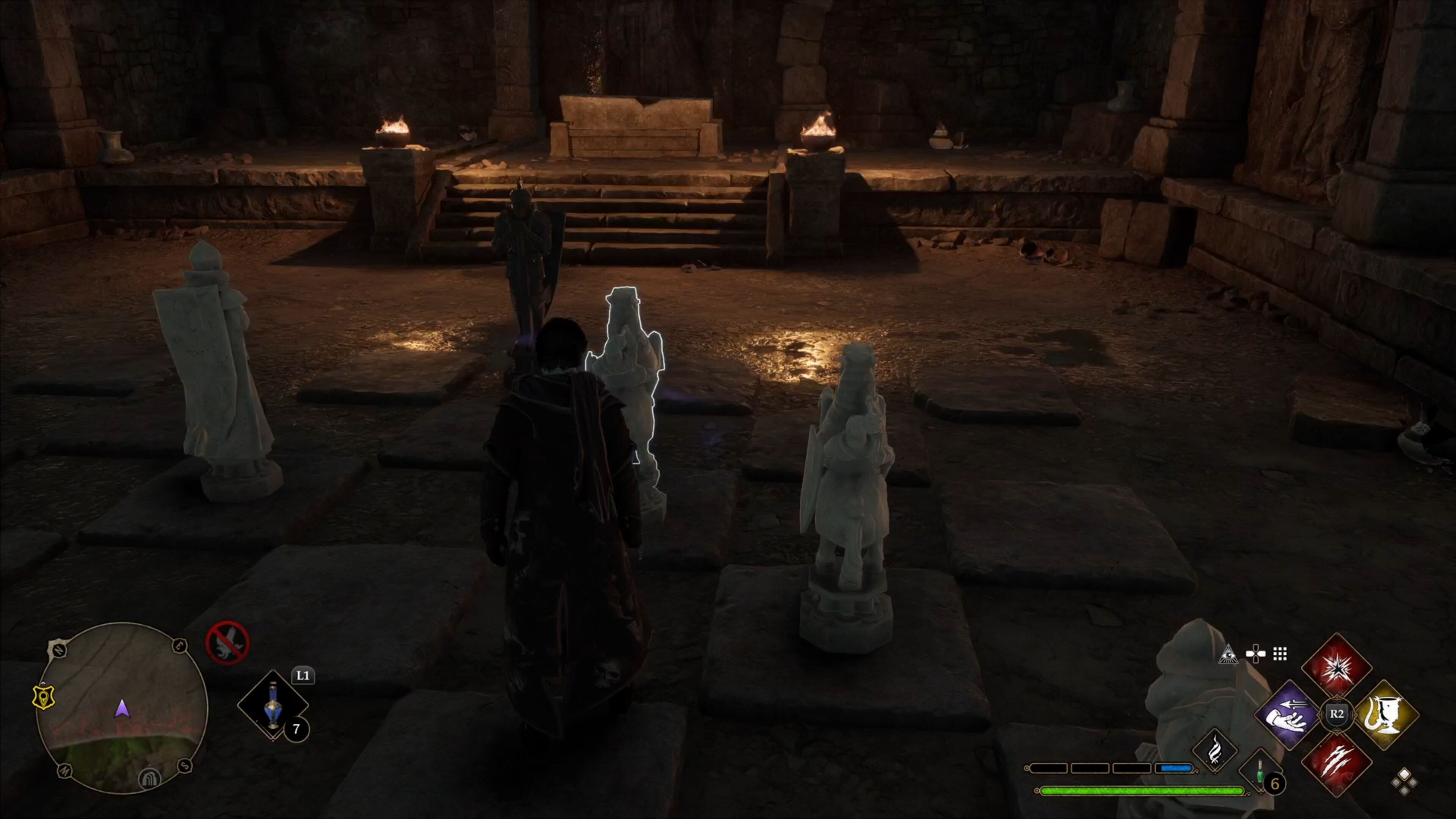The image size is (1456, 819).
Task: Cast the yellow goblet transformation spell
Action: click(1387, 715)
